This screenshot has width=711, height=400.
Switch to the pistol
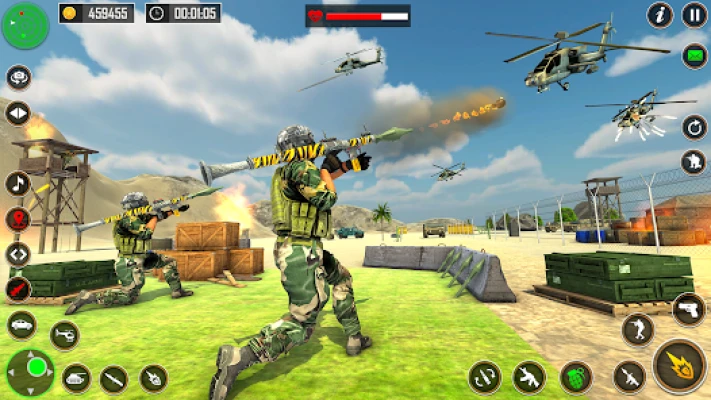[x=688, y=309]
